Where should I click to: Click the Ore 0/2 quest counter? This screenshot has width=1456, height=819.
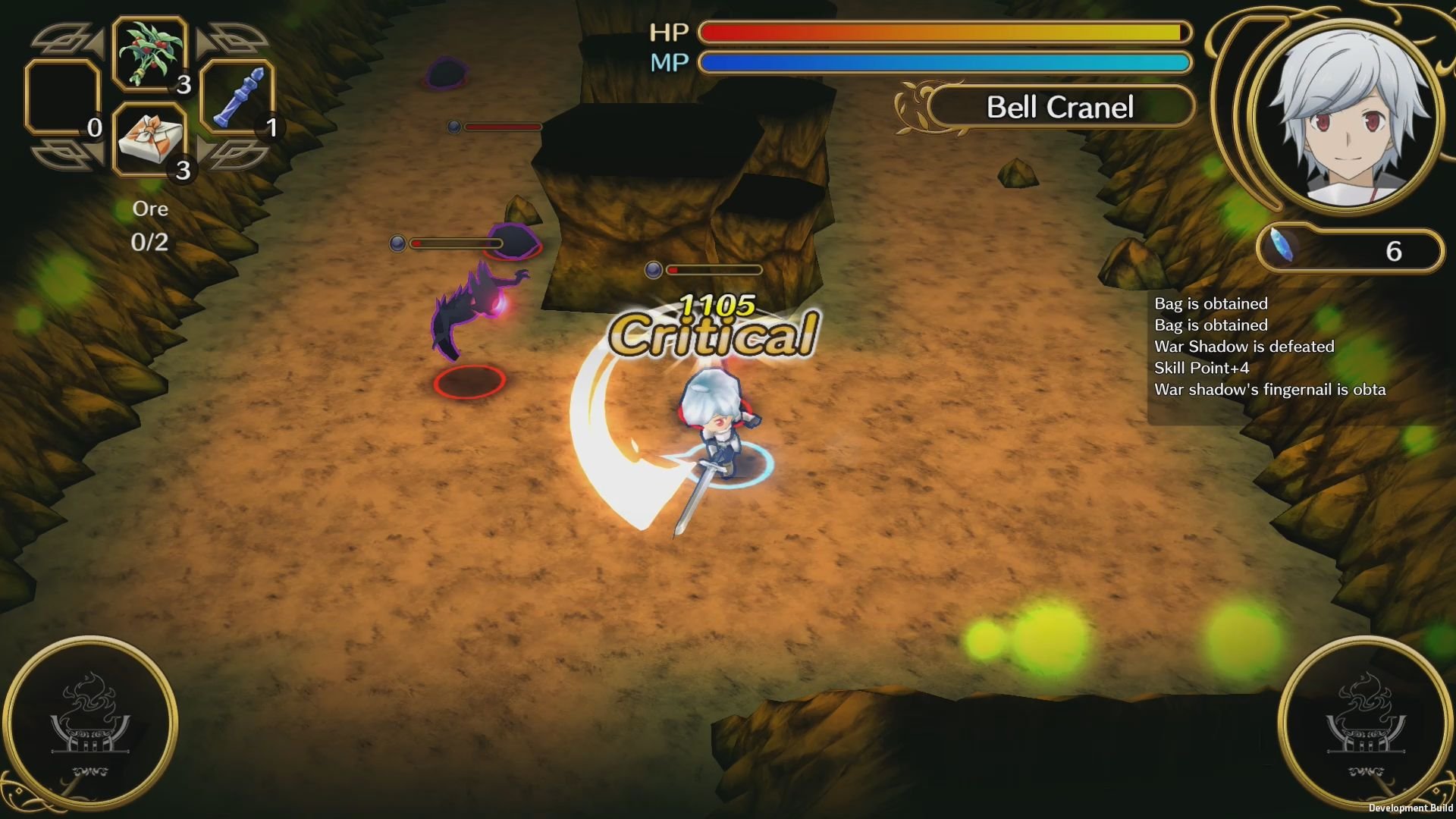149,225
